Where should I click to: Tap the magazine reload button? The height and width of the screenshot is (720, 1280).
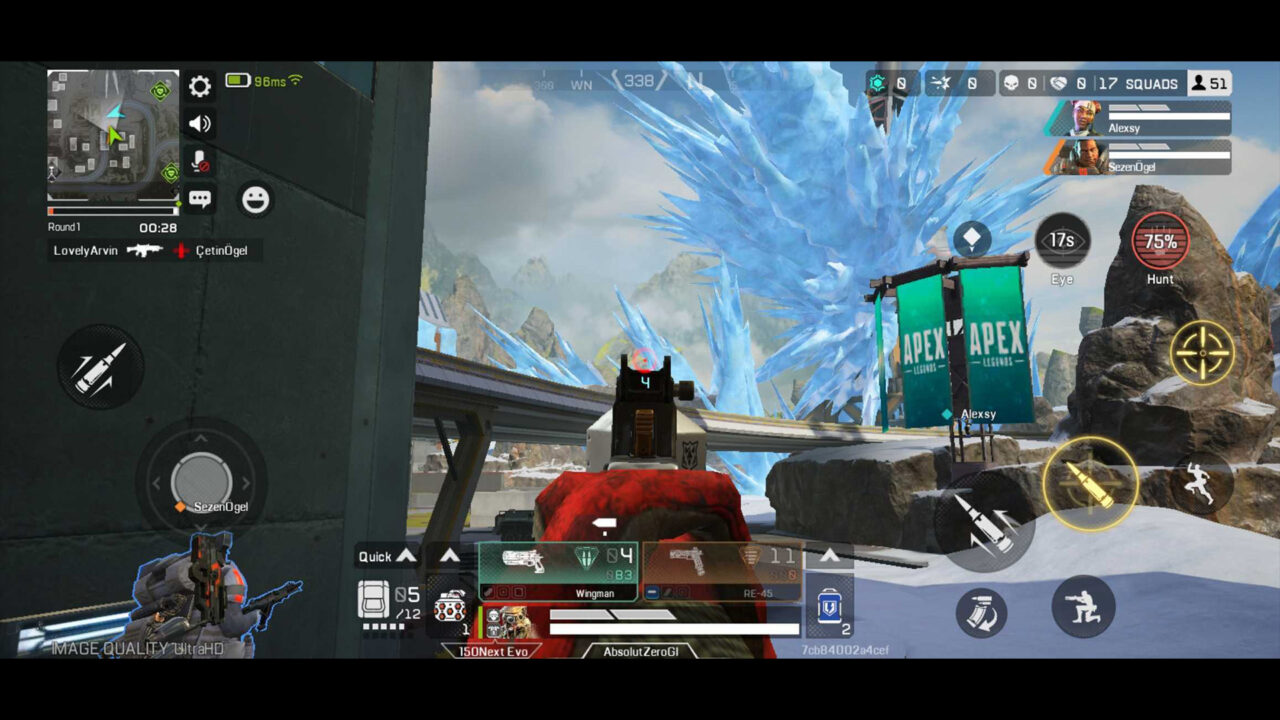(x=981, y=613)
